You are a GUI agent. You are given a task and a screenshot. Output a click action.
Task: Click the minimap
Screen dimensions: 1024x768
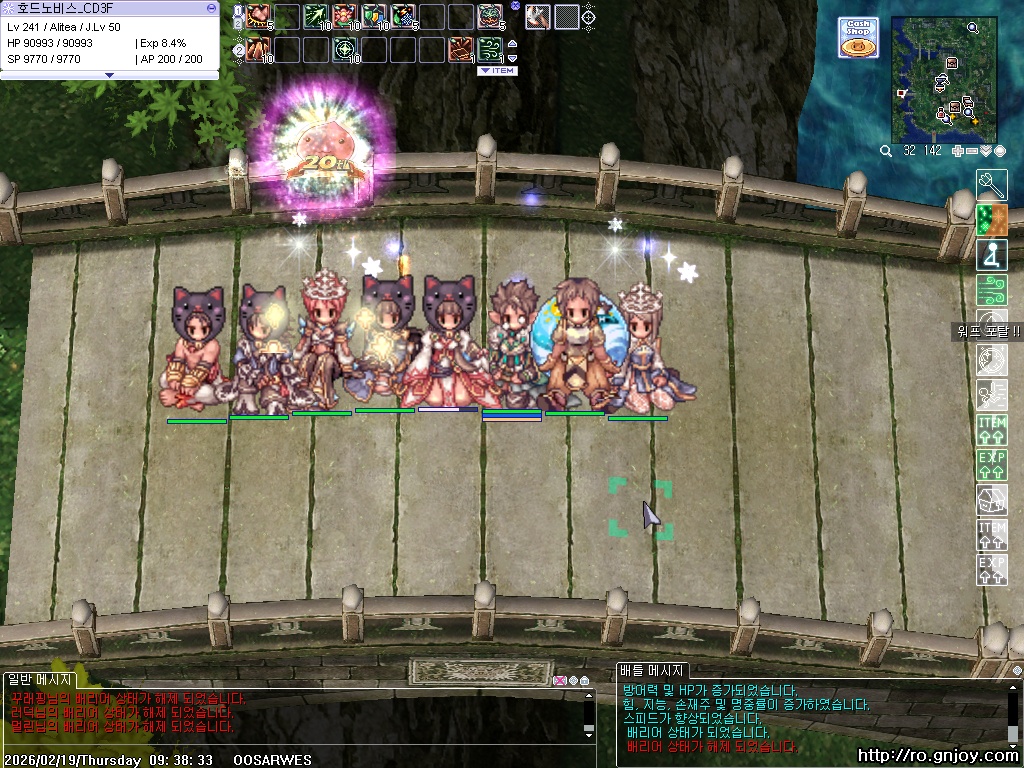point(945,78)
